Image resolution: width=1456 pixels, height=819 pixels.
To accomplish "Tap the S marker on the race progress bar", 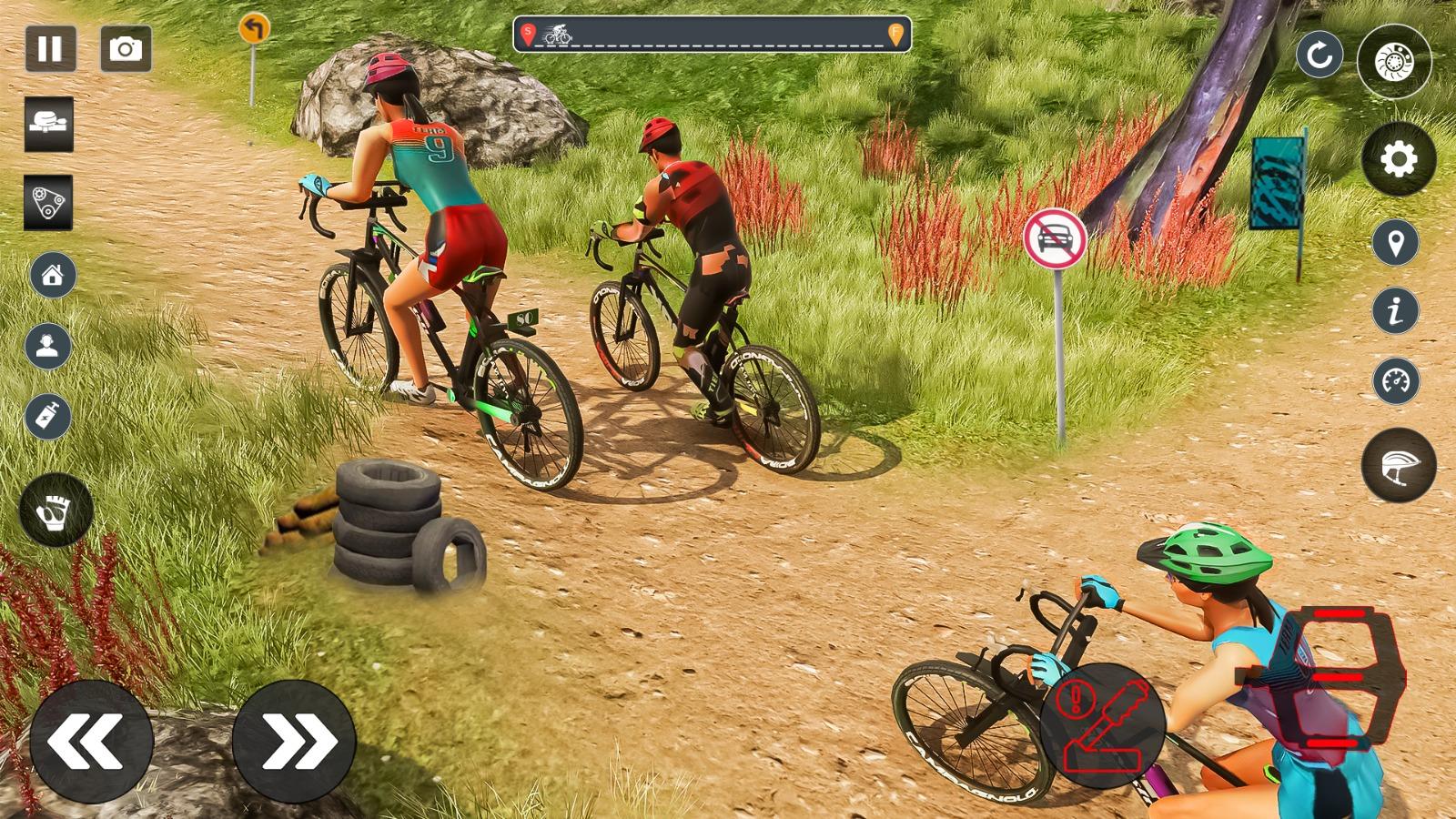I will pos(526,32).
